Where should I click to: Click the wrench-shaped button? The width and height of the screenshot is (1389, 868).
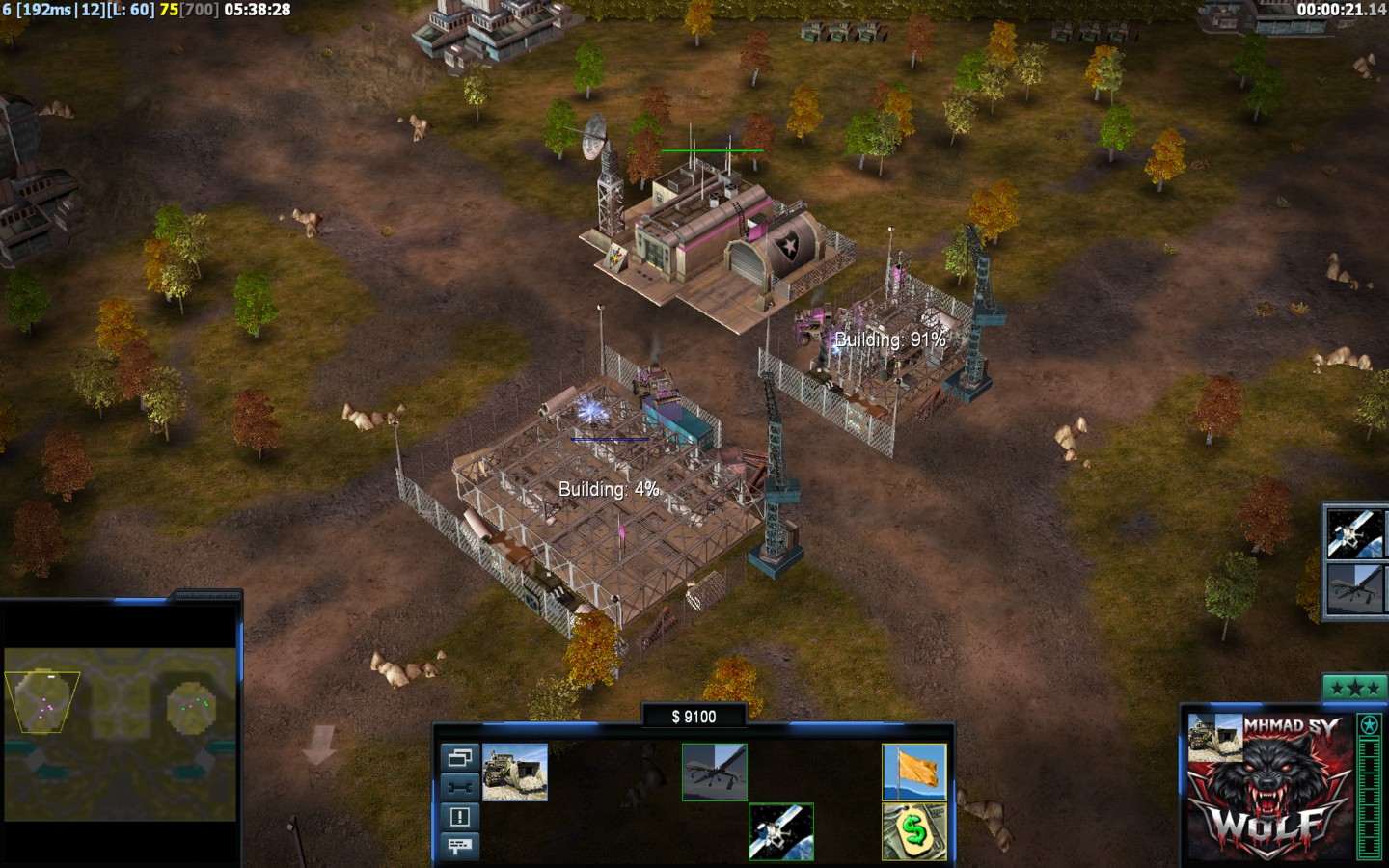[459, 787]
